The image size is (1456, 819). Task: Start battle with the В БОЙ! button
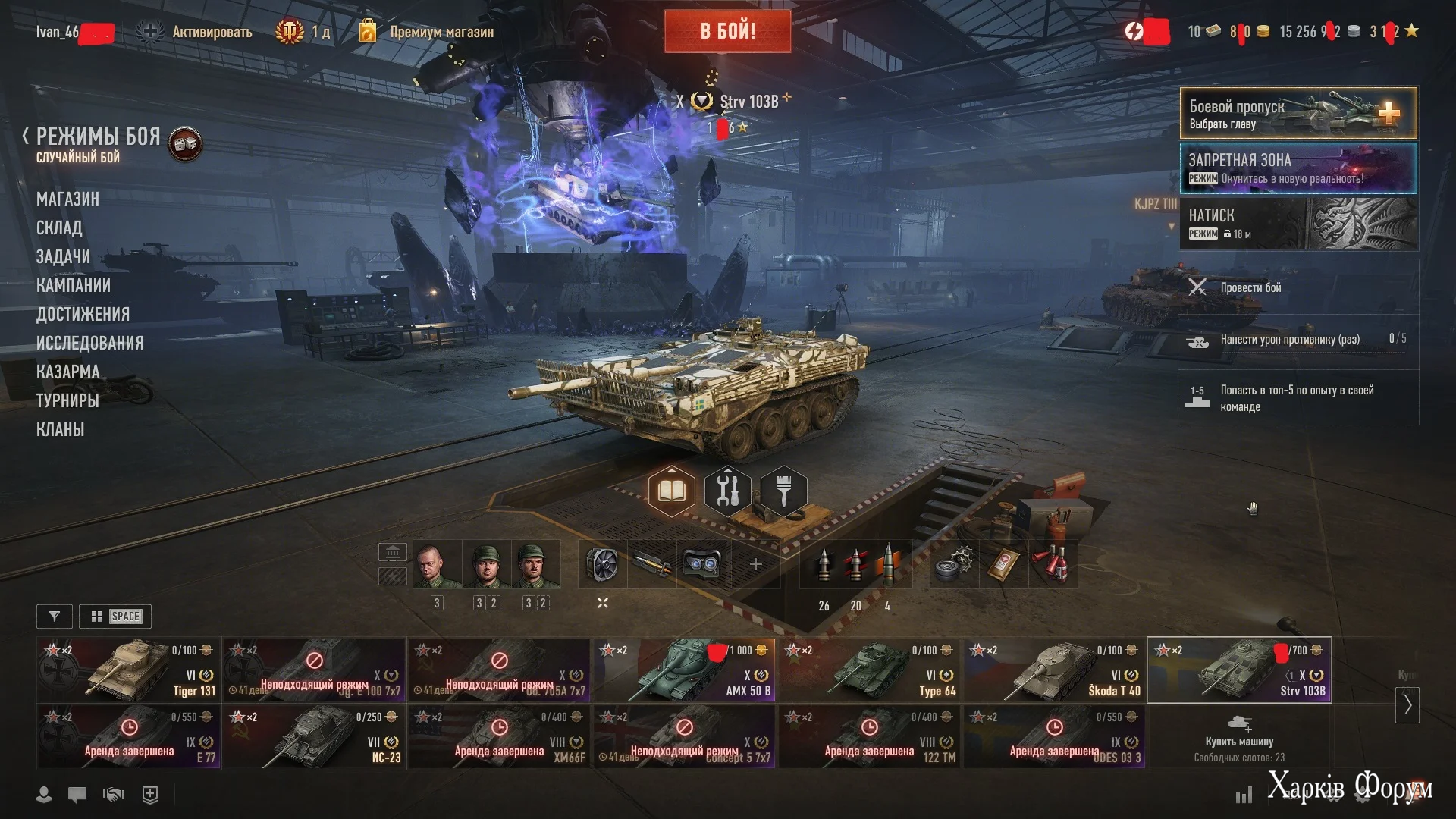click(727, 31)
